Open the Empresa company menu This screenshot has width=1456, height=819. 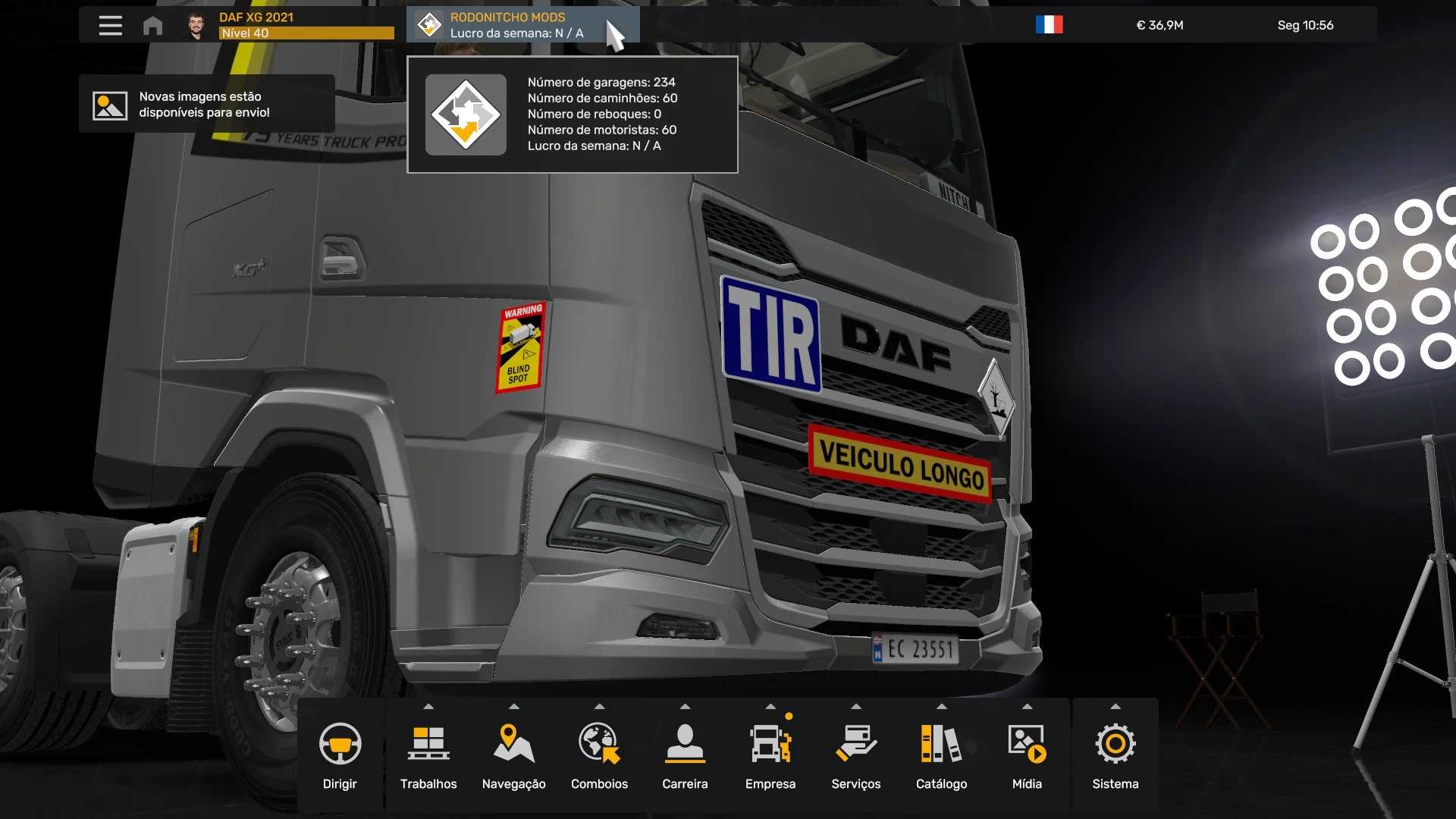770,755
